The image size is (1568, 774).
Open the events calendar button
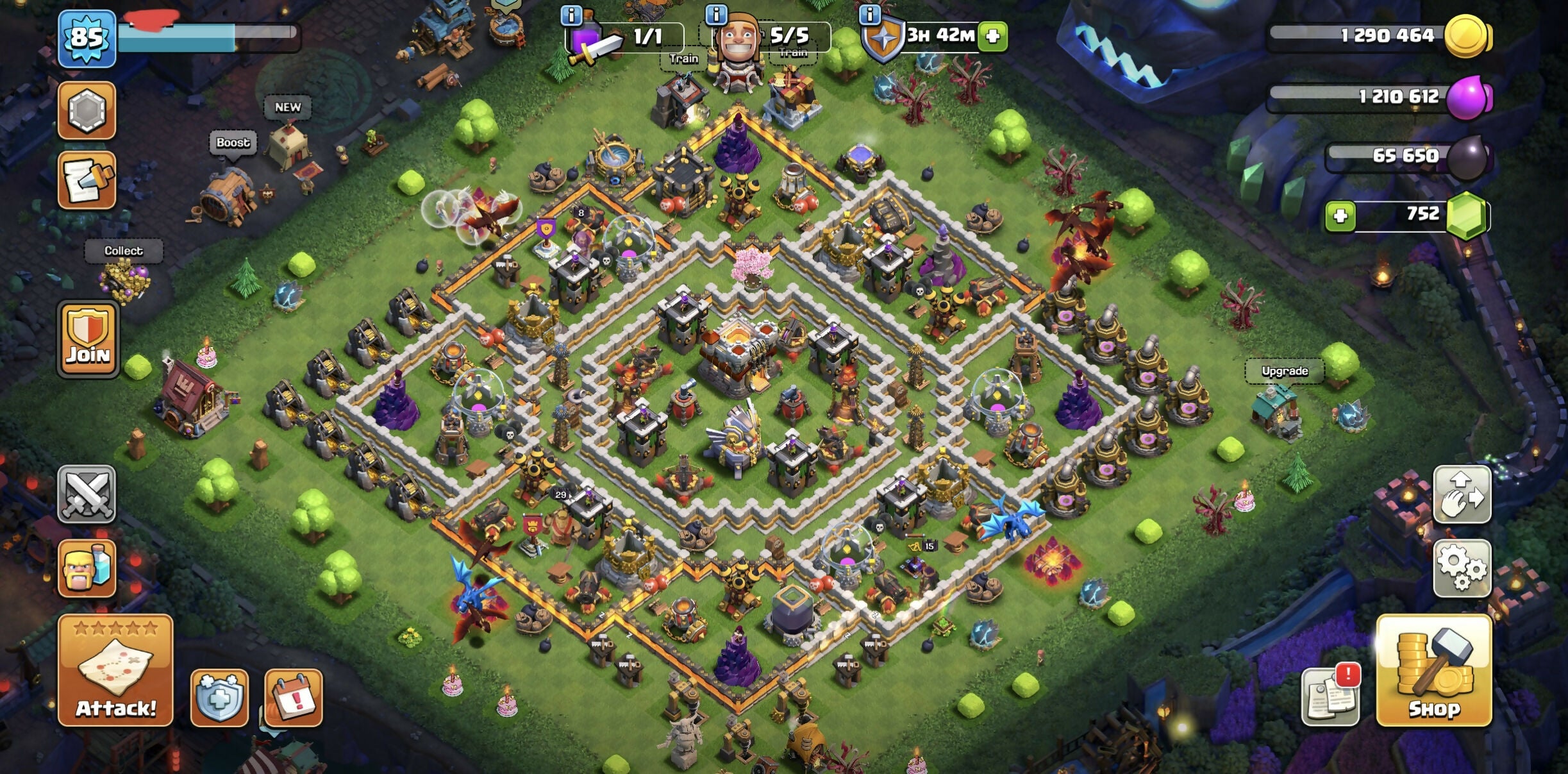[x=294, y=698]
